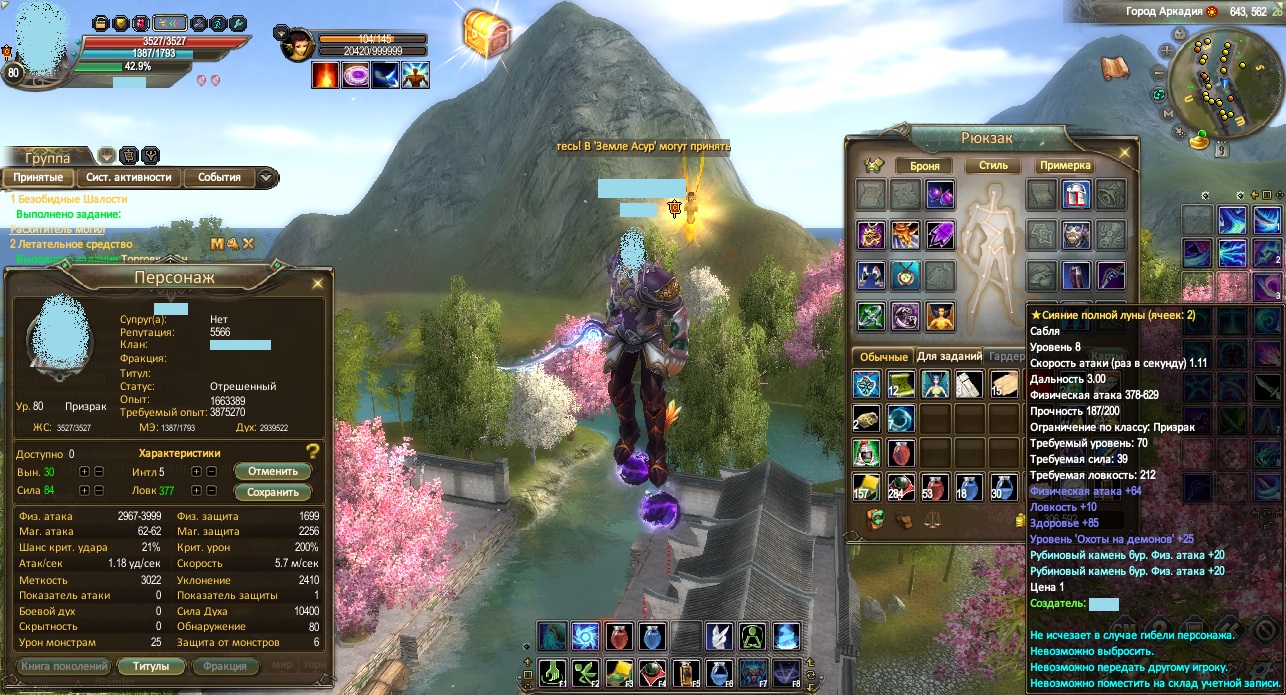The height and width of the screenshot is (695, 1286).
Task: Select the Обычные inventory tab
Action: pyautogui.click(x=881, y=356)
